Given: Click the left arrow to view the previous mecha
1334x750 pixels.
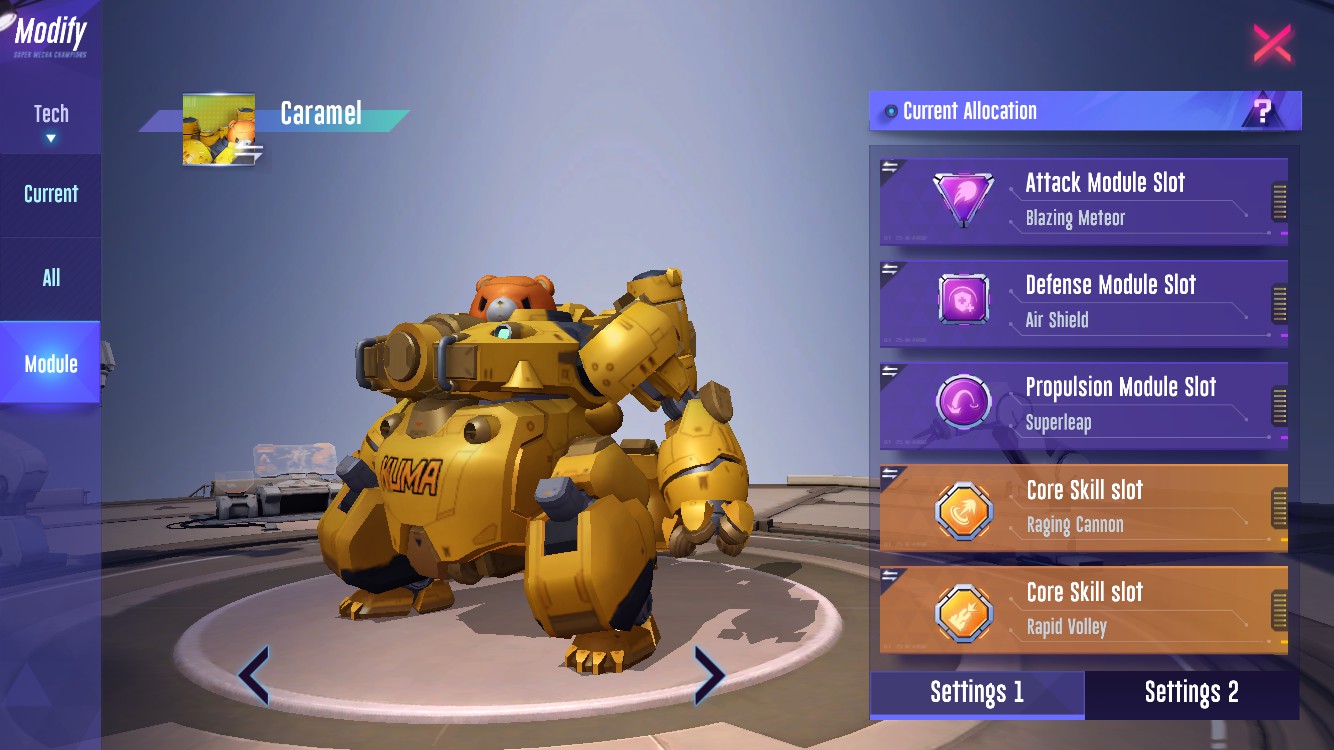Looking at the screenshot, I should tap(254, 675).
